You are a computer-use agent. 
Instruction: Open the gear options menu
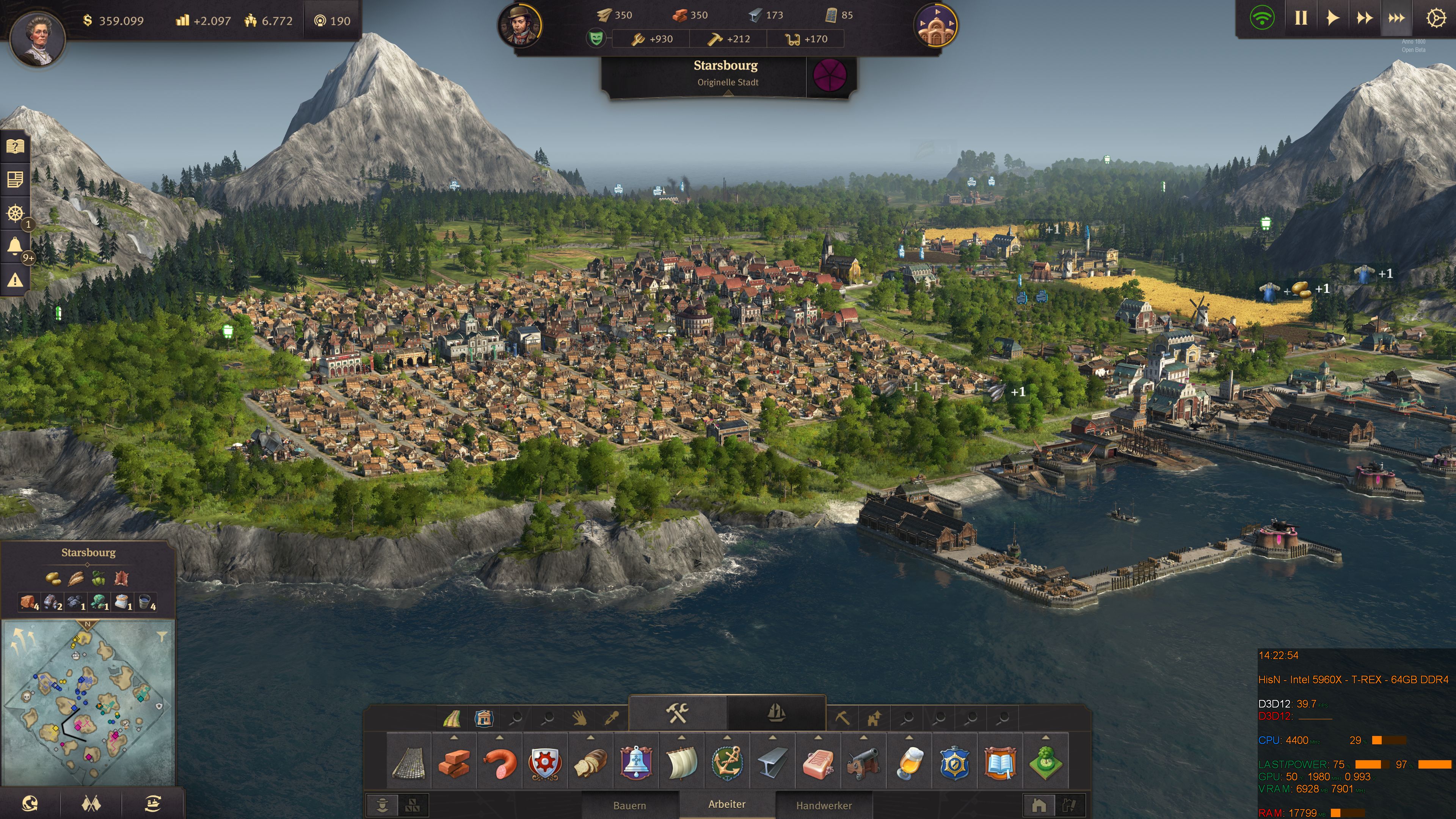click(x=1436, y=19)
